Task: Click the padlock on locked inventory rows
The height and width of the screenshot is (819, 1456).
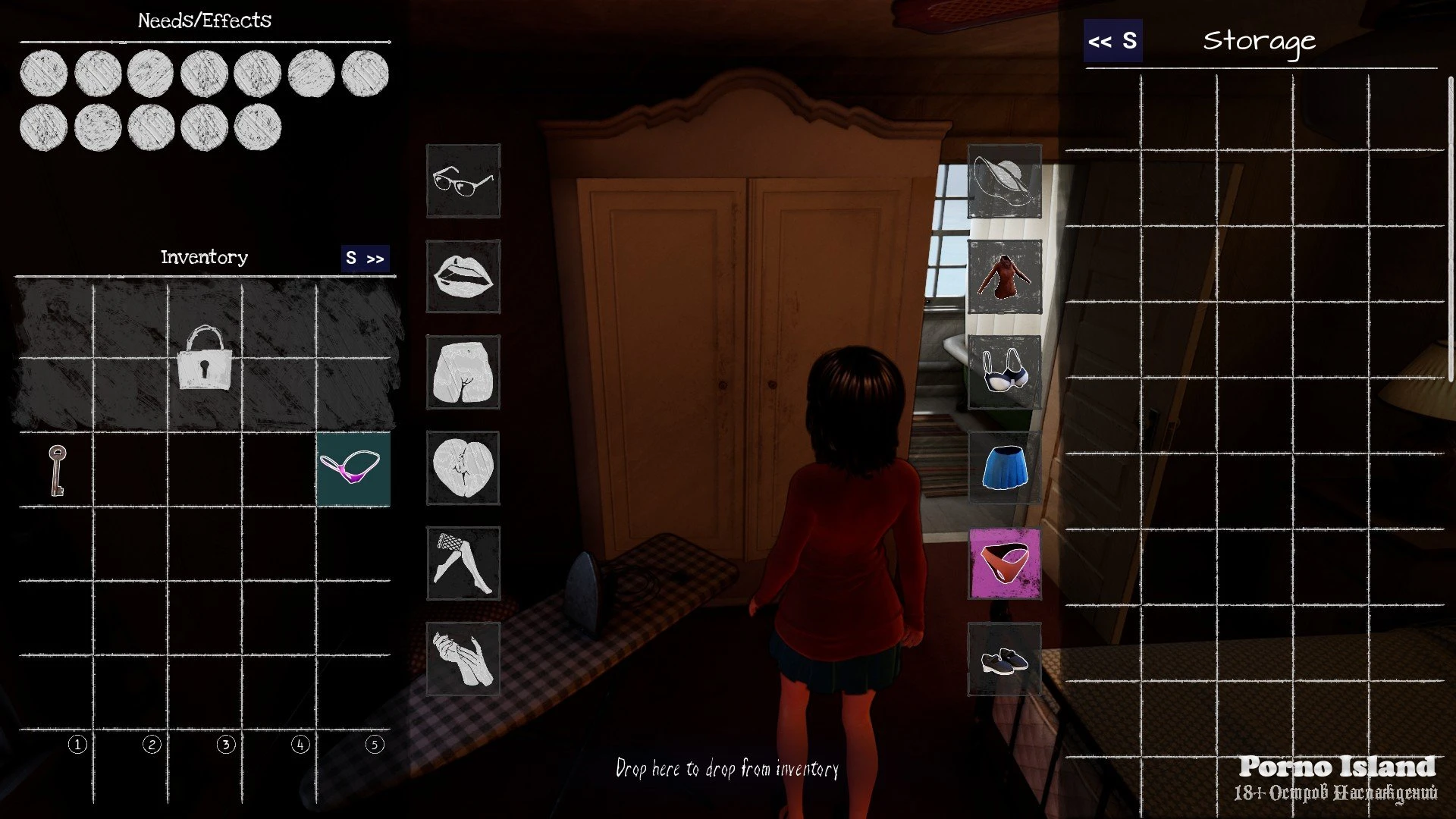Action: pos(204,358)
